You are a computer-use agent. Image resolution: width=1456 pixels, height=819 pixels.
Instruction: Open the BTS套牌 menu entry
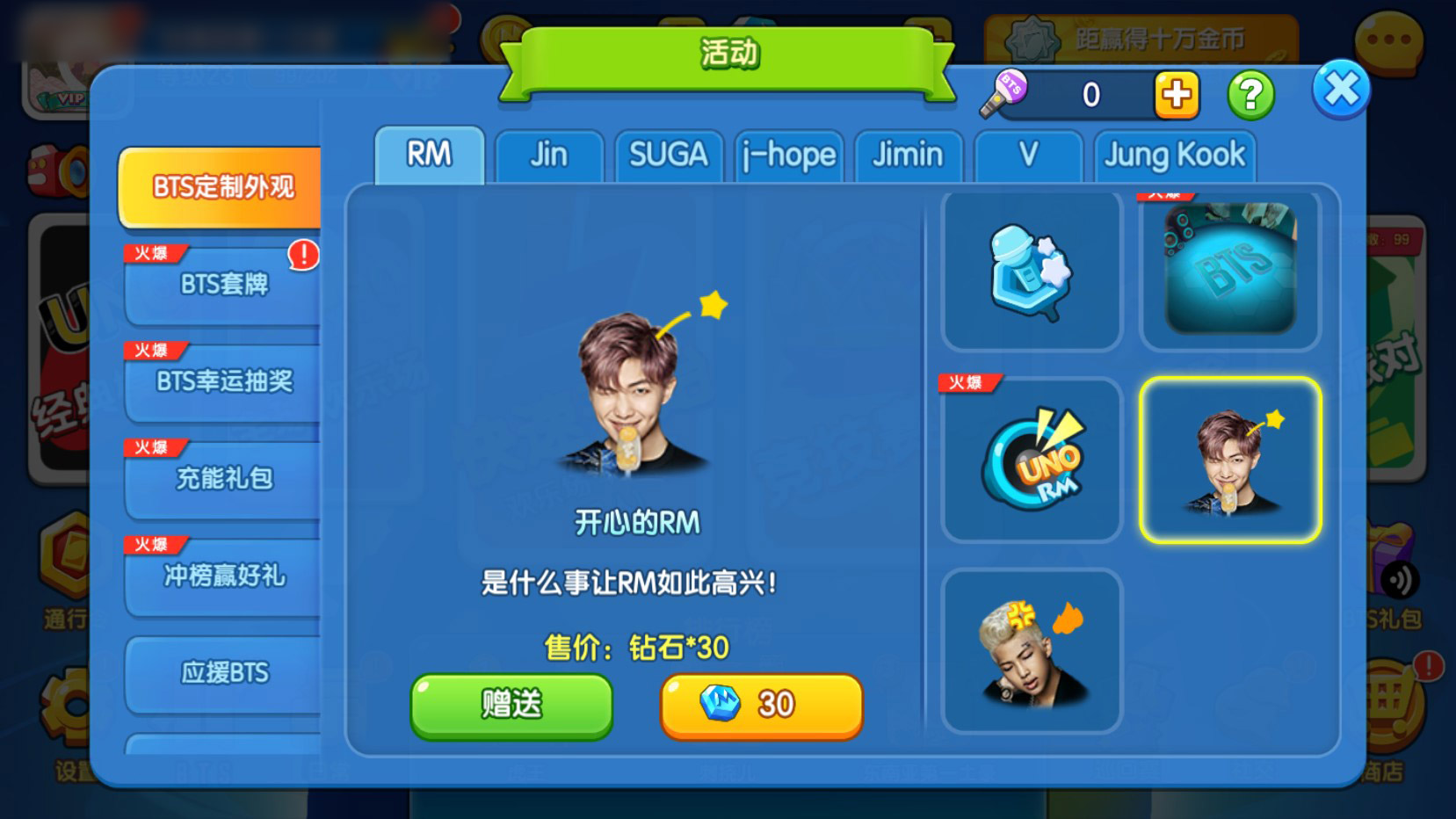[224, 285]
